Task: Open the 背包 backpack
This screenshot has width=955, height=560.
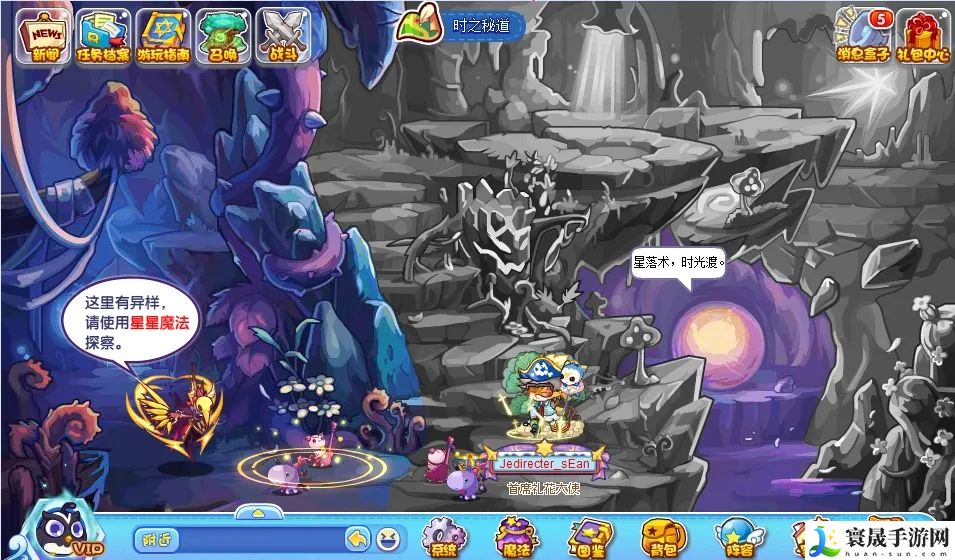Action: (x=661, y=537)
